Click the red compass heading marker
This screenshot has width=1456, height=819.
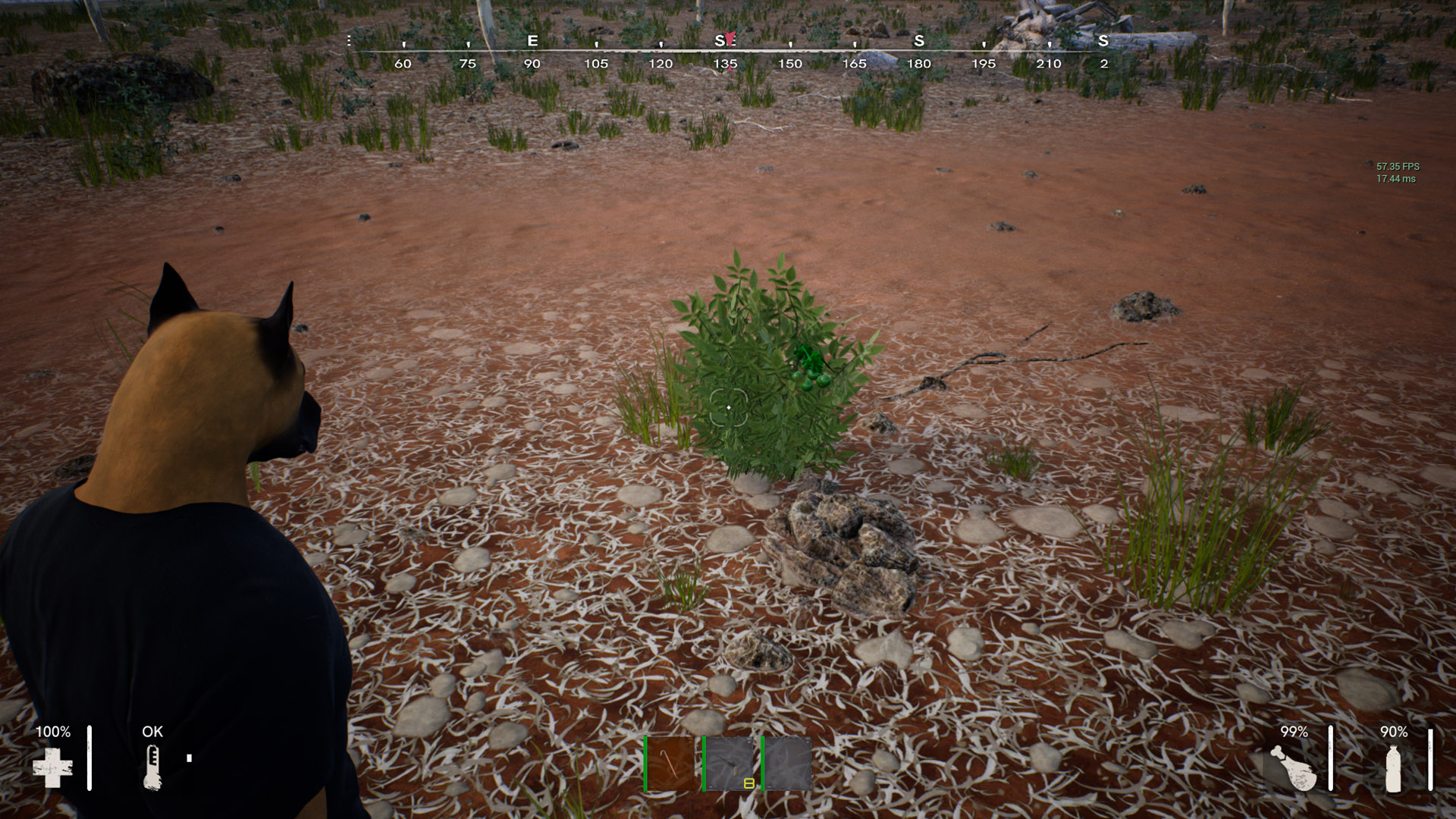point(729,38)
